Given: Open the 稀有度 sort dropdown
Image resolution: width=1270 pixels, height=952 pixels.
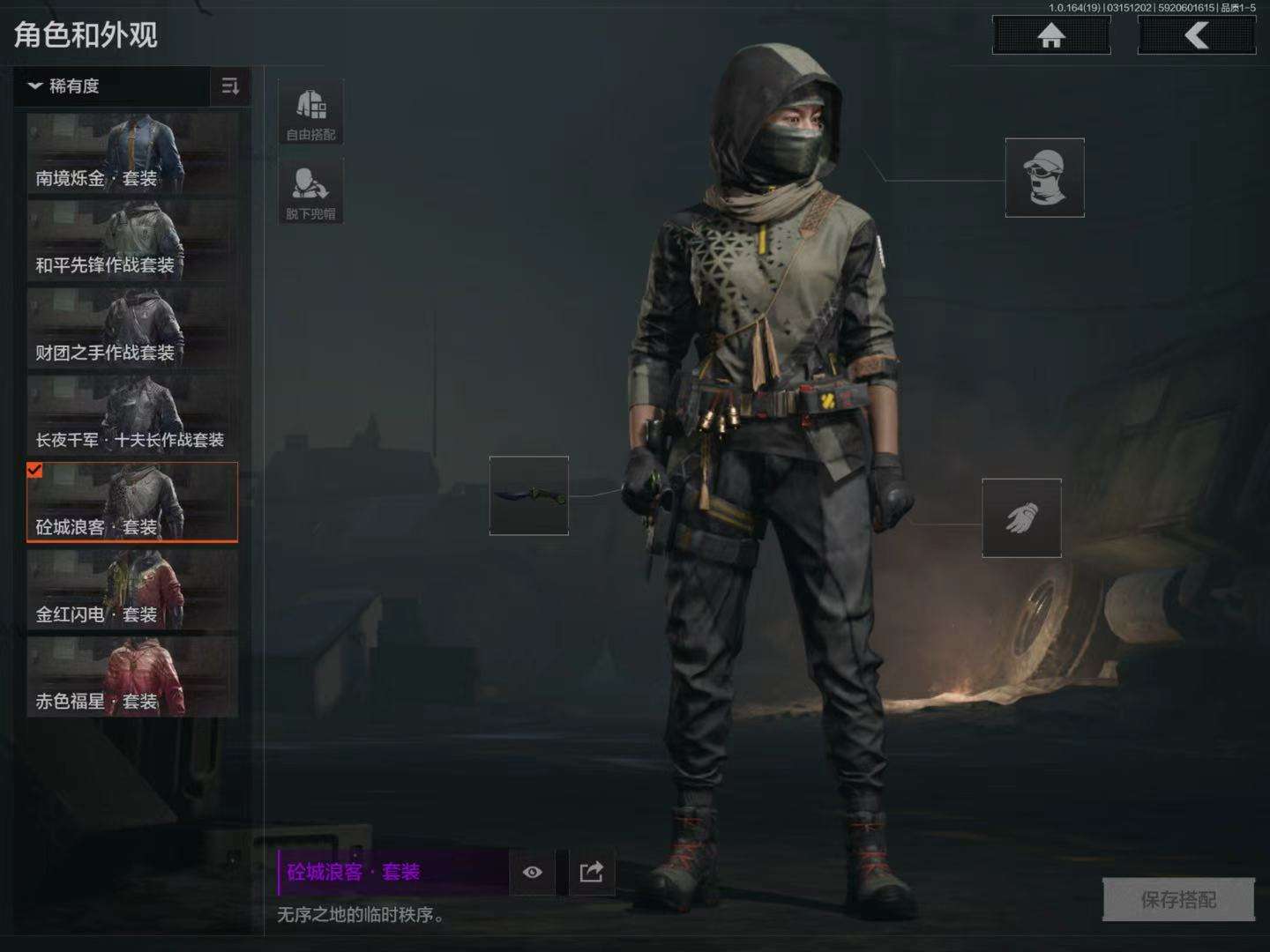Looking at the screenshot, I should point(111,86).
